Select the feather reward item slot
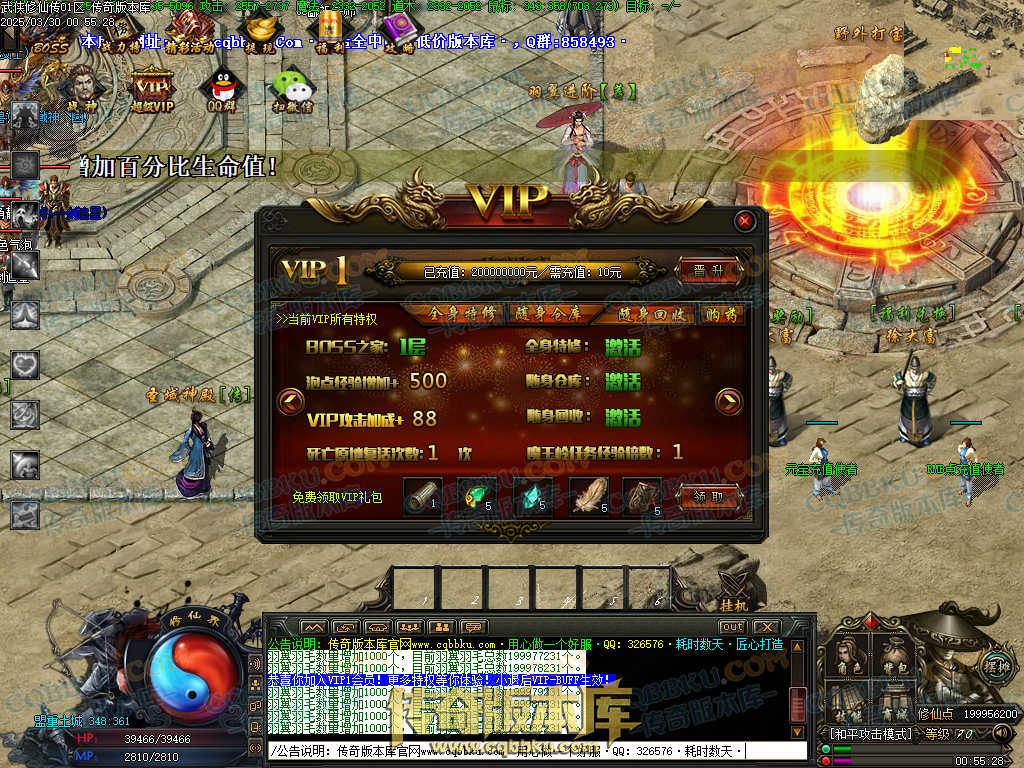Screen dimensions: 1024x768 tap(588, 496)
